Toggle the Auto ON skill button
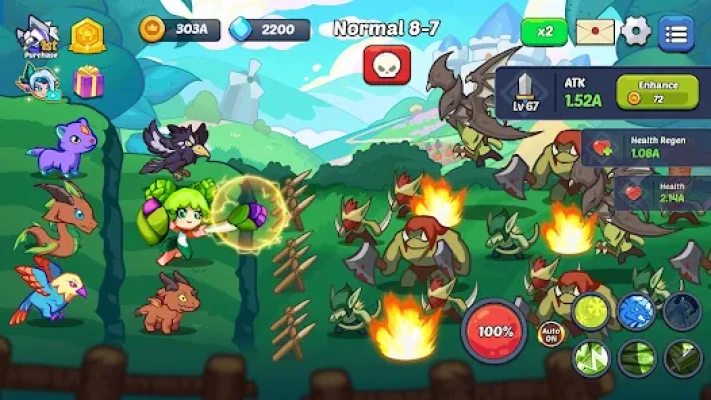The image size is (711, 400). [551, 332]
